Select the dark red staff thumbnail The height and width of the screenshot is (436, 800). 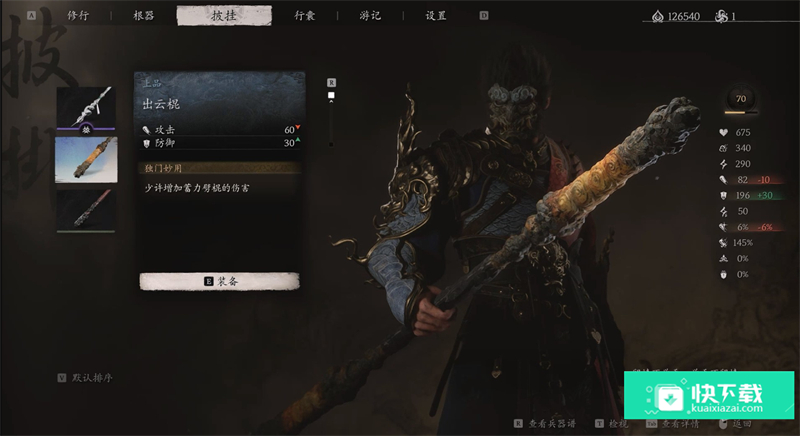click(x=85, y=210)
